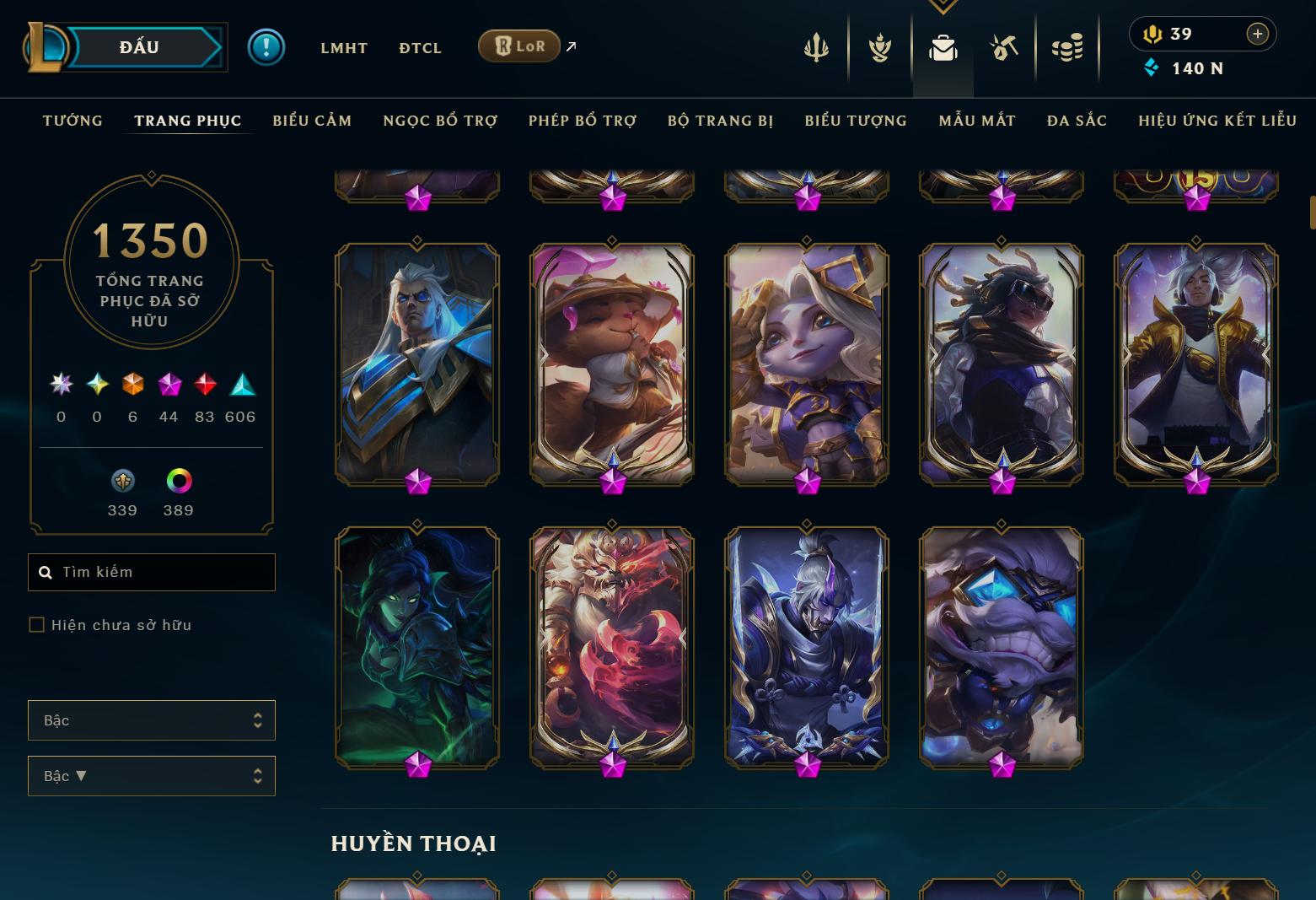Switch to the TƯỚNG tab
Image resolution: width=1316 pixels, height=900 pixels.
click(x=73, y=121)
